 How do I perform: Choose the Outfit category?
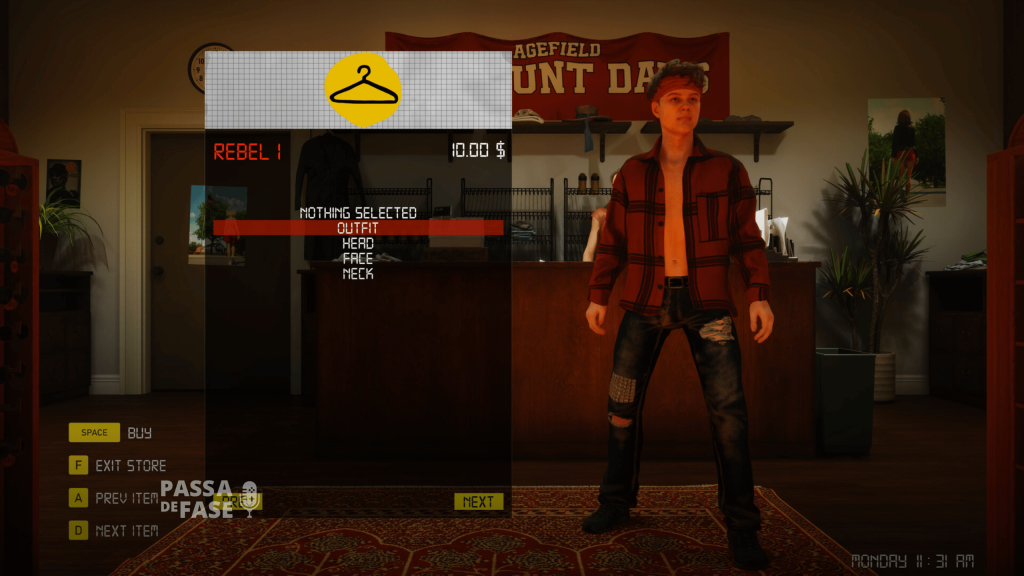click(x=358, y=228)
